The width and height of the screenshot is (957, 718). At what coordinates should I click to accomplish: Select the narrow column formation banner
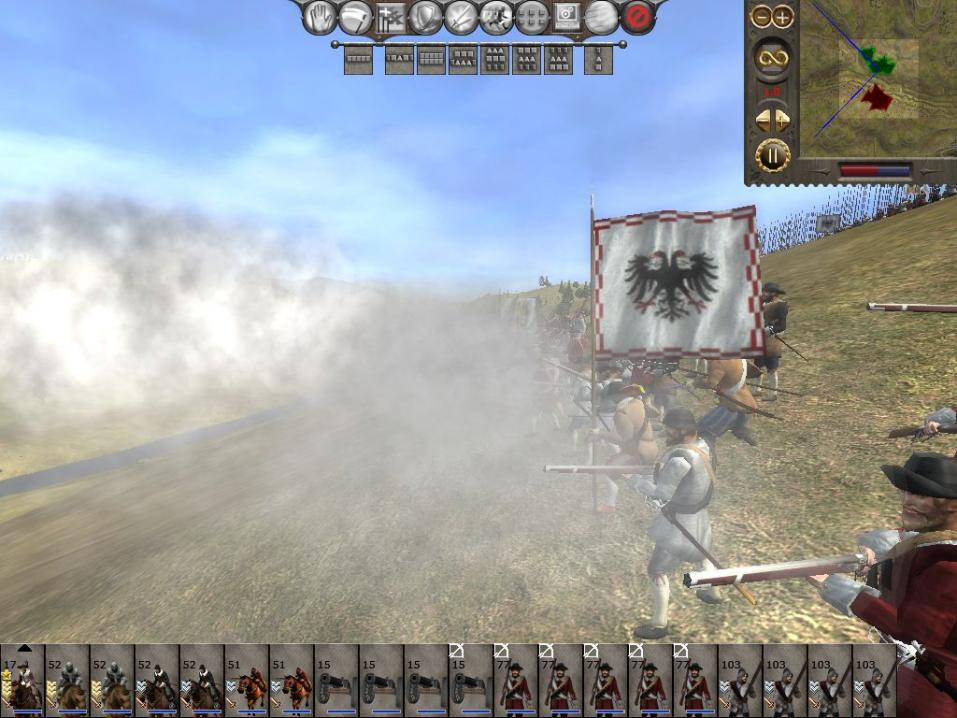point(598,60)
